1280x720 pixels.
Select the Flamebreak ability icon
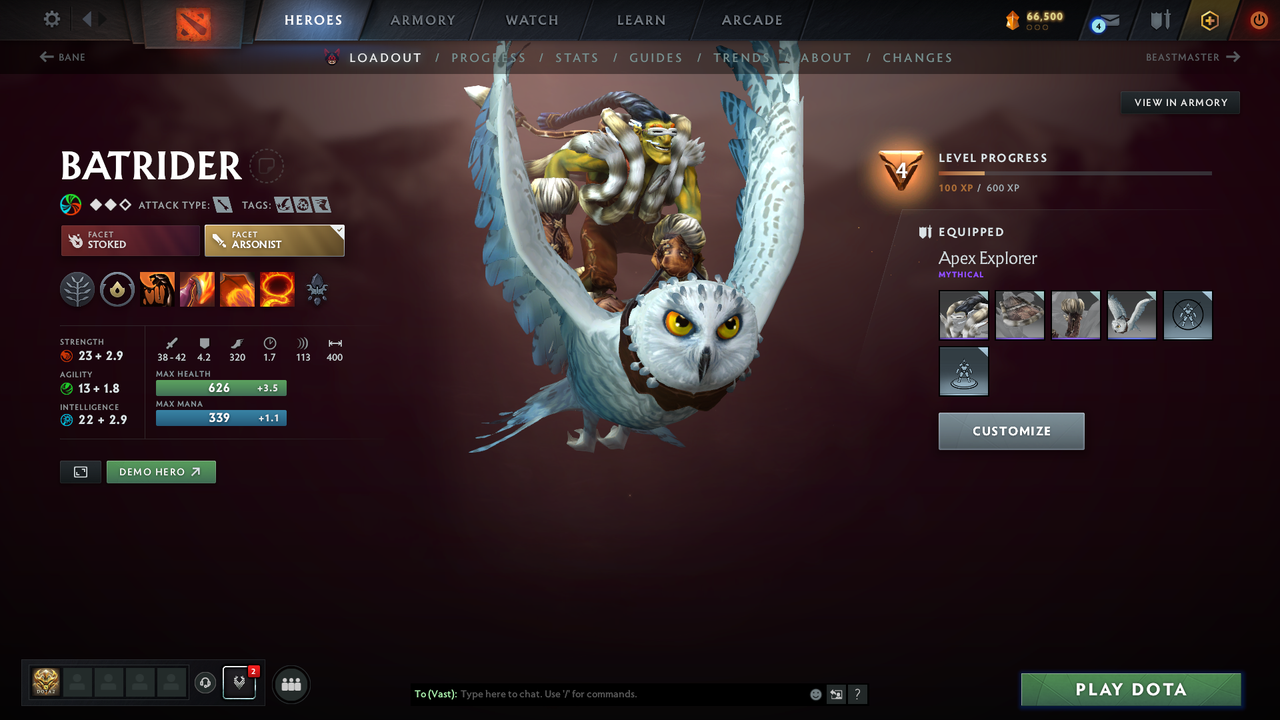(197, 289)
